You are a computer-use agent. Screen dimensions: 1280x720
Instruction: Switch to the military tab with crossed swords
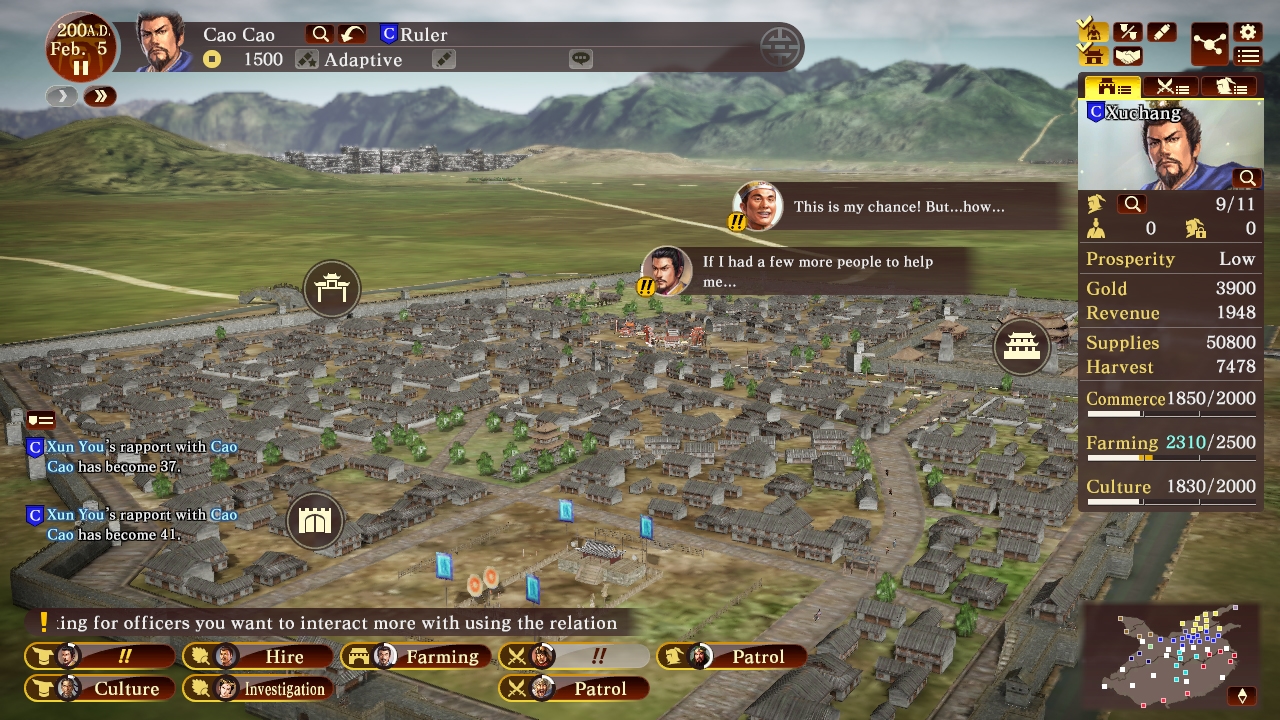pos(1171,85)
